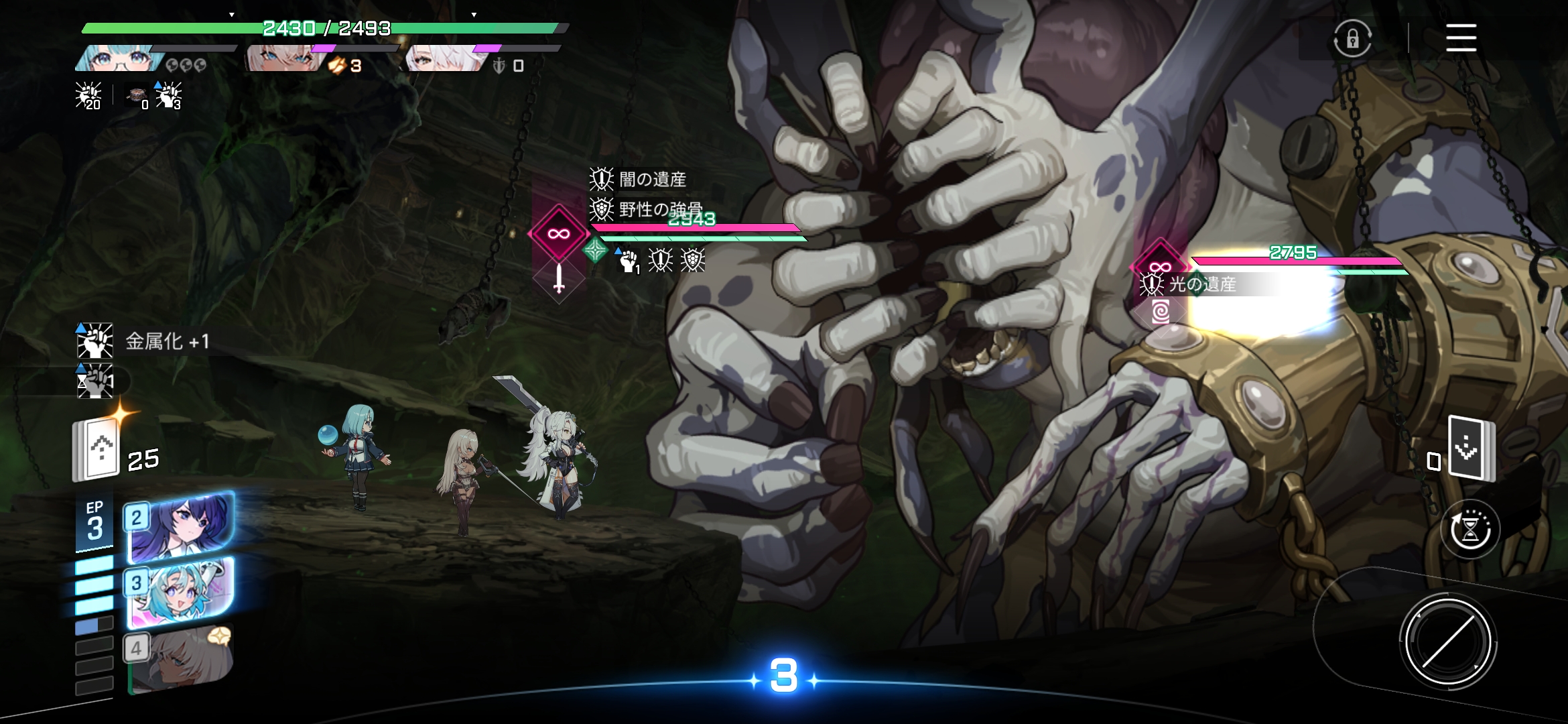
Task: Open the draw pile with 25 cards
Action: (97, 450)
